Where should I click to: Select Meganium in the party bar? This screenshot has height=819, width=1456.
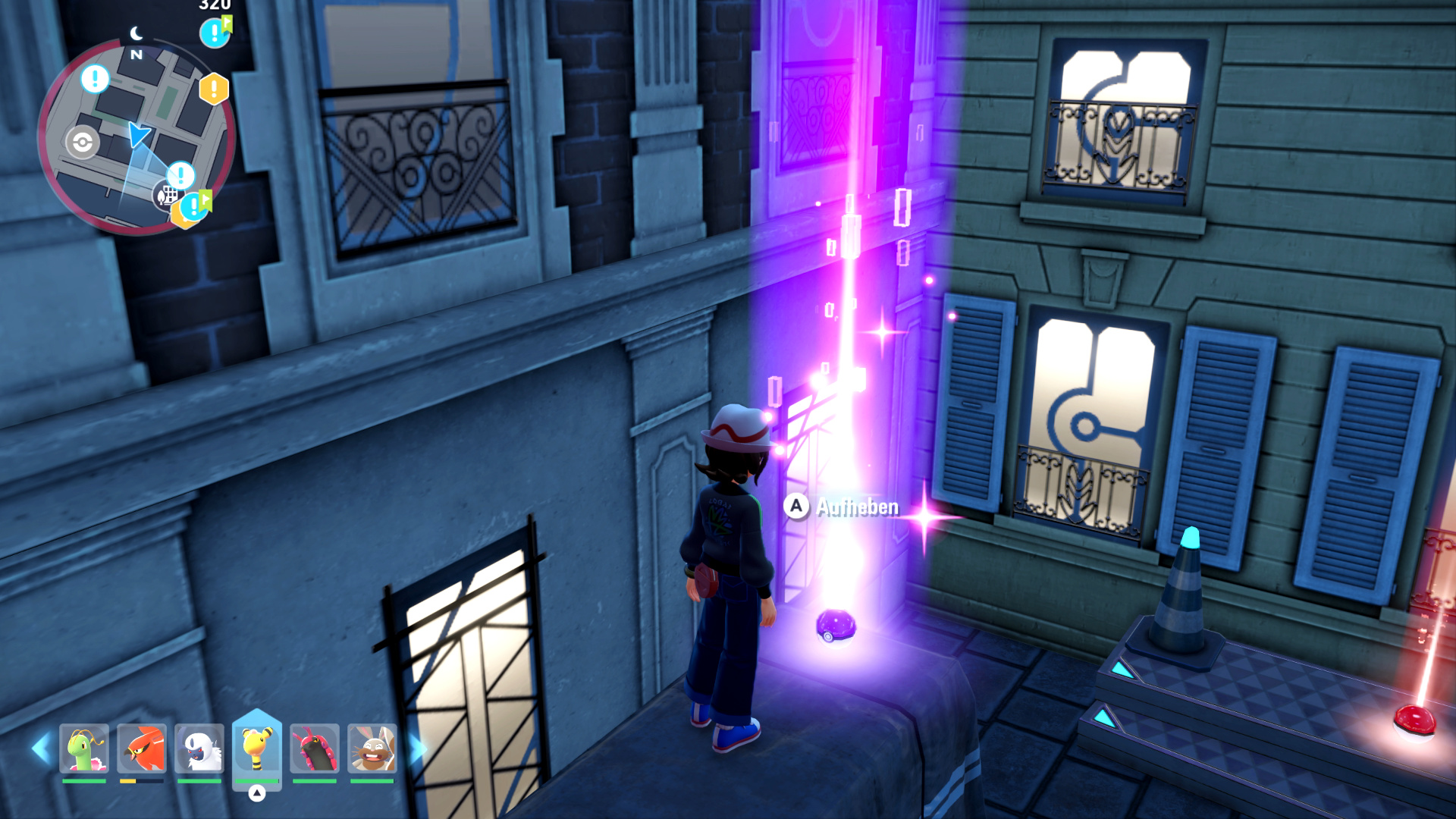point(84,749)
